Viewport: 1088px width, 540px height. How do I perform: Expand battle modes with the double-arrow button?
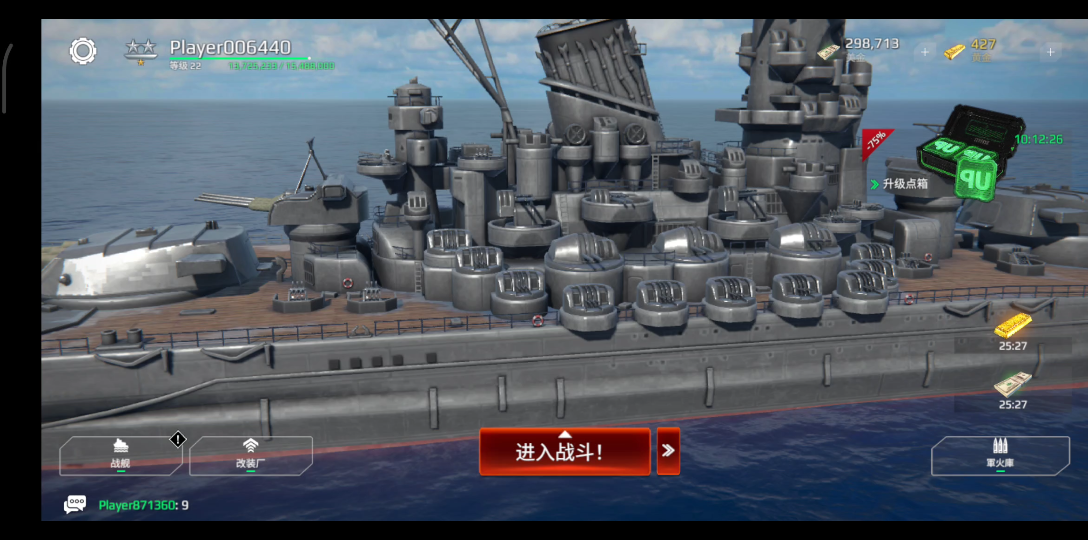[668, 451]
